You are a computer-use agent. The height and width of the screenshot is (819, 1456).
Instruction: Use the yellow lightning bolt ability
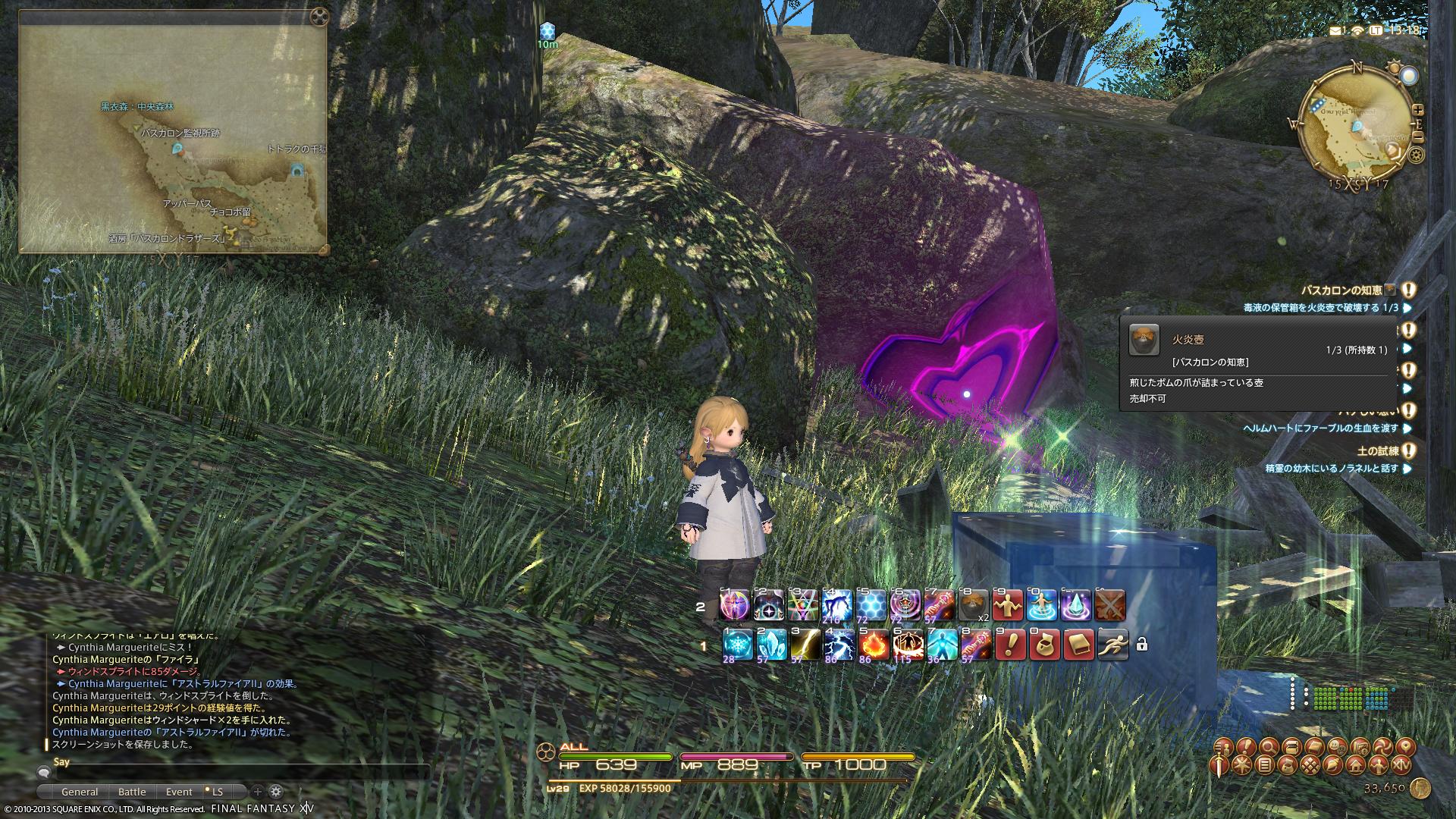pos(804,645)
